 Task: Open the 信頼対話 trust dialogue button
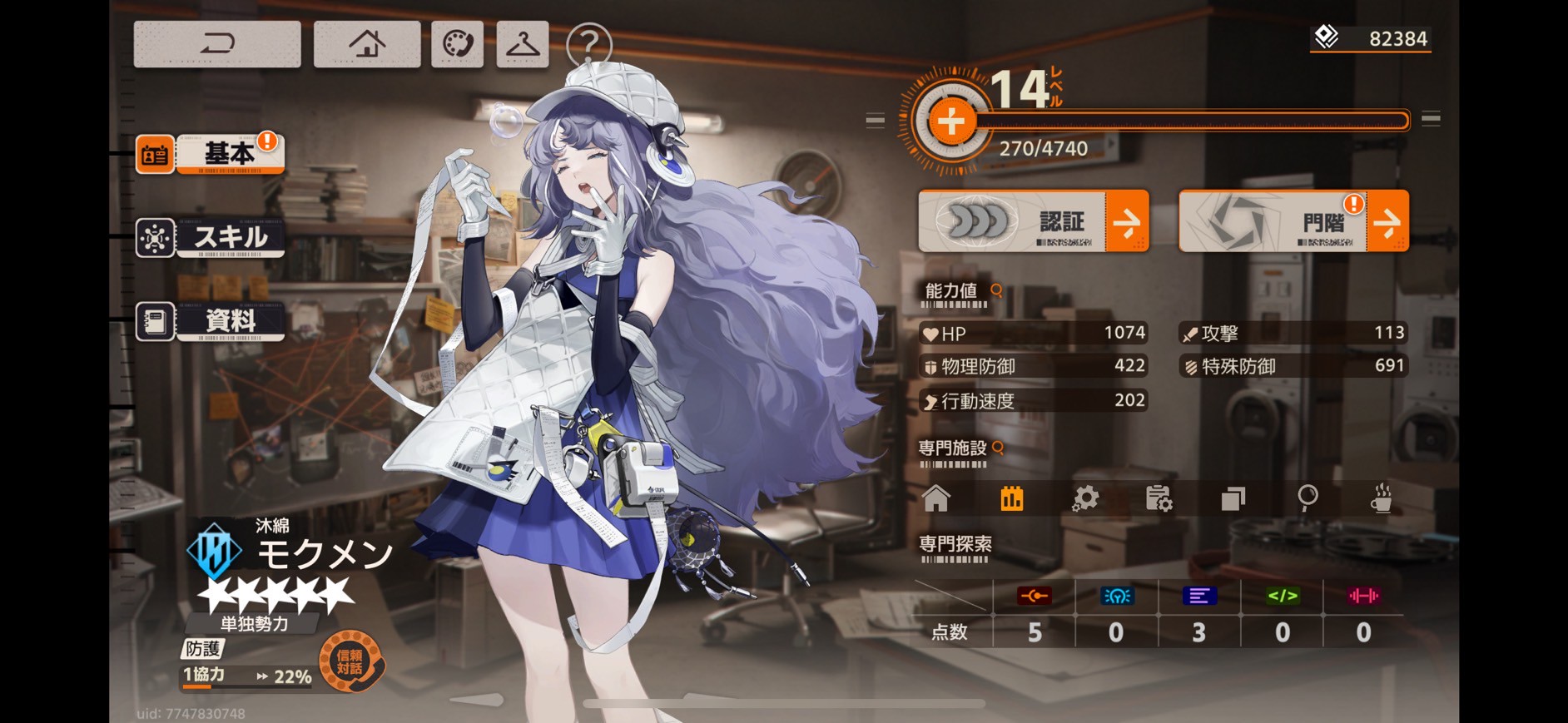(350, 662)
